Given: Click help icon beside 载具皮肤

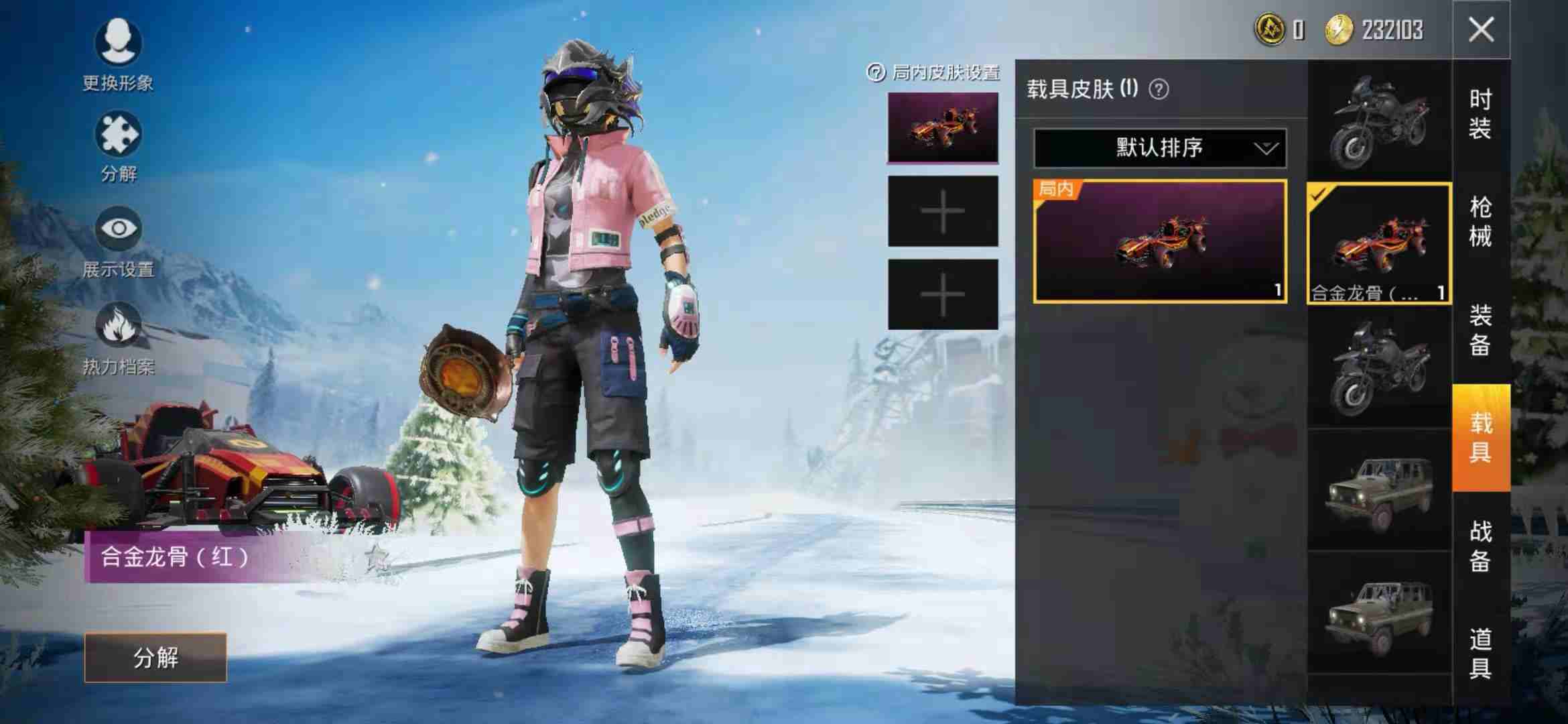Looking at the screenshot, I should click(x=1159, y=89).
